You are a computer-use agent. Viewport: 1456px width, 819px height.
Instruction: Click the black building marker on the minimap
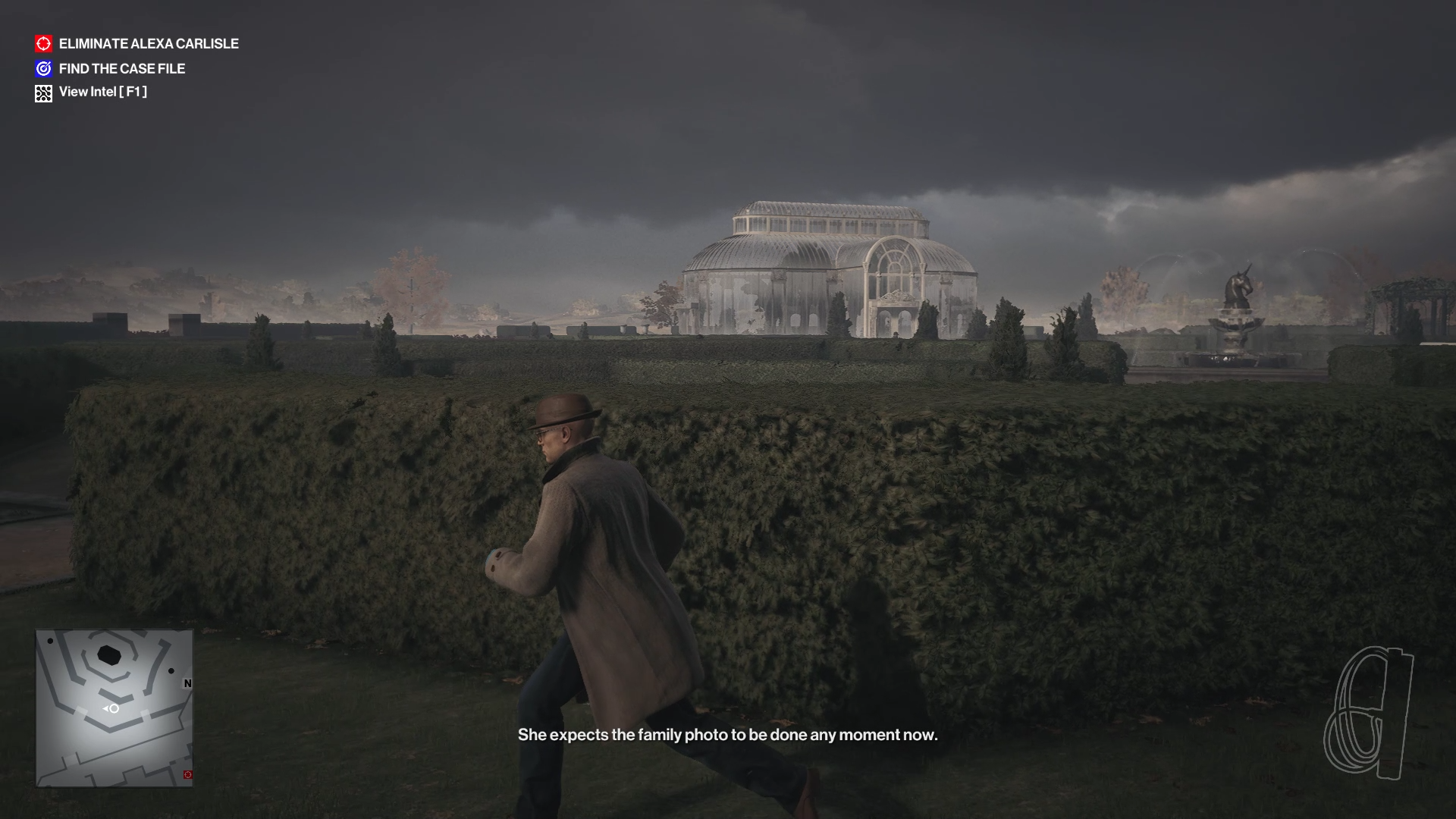[x=108, y=654]
